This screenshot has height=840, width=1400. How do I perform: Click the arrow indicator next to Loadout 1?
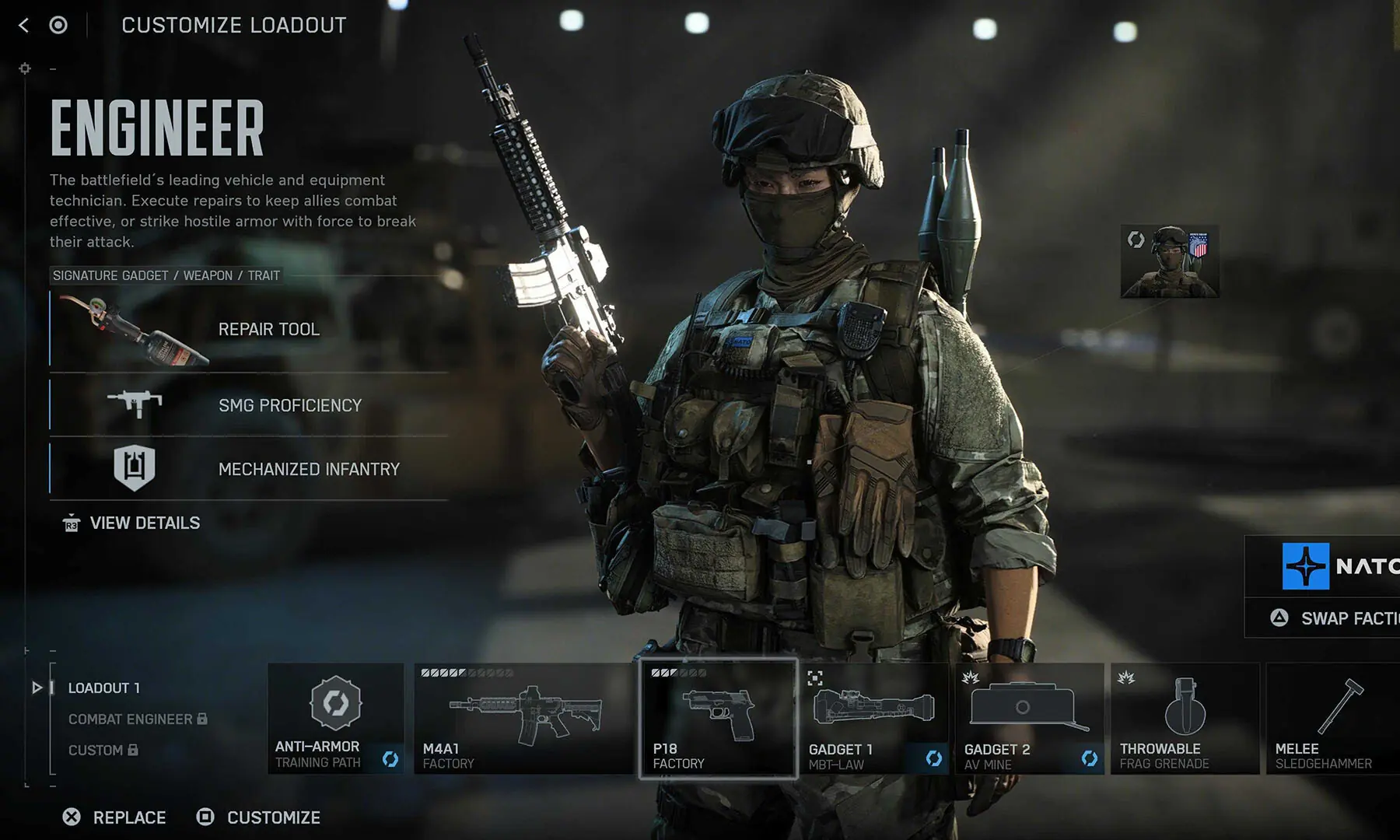(x=36, y=688)
